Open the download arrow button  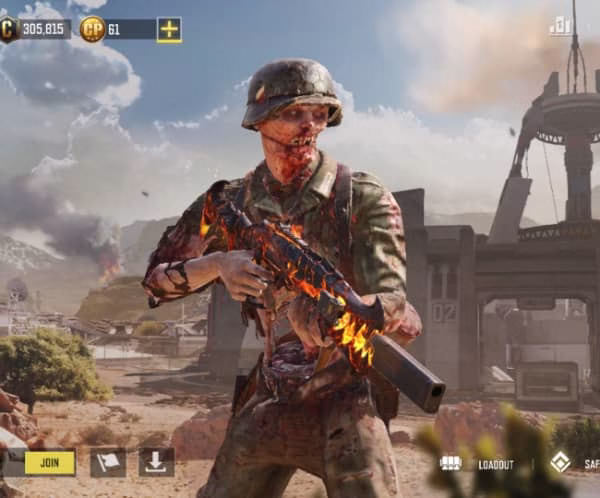[x=156, y=462]
